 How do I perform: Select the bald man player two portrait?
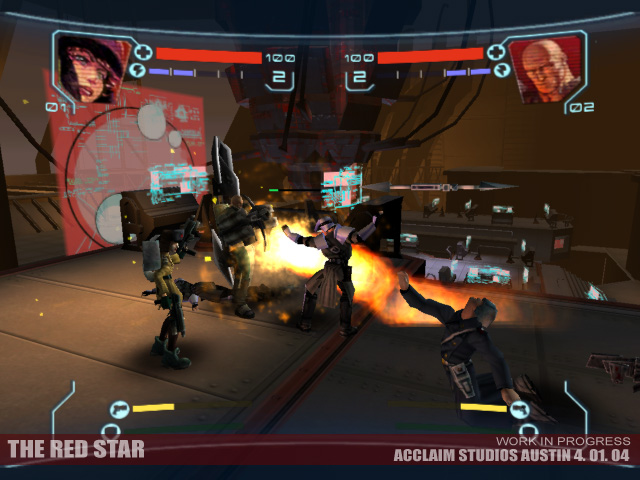pos(546,68)
